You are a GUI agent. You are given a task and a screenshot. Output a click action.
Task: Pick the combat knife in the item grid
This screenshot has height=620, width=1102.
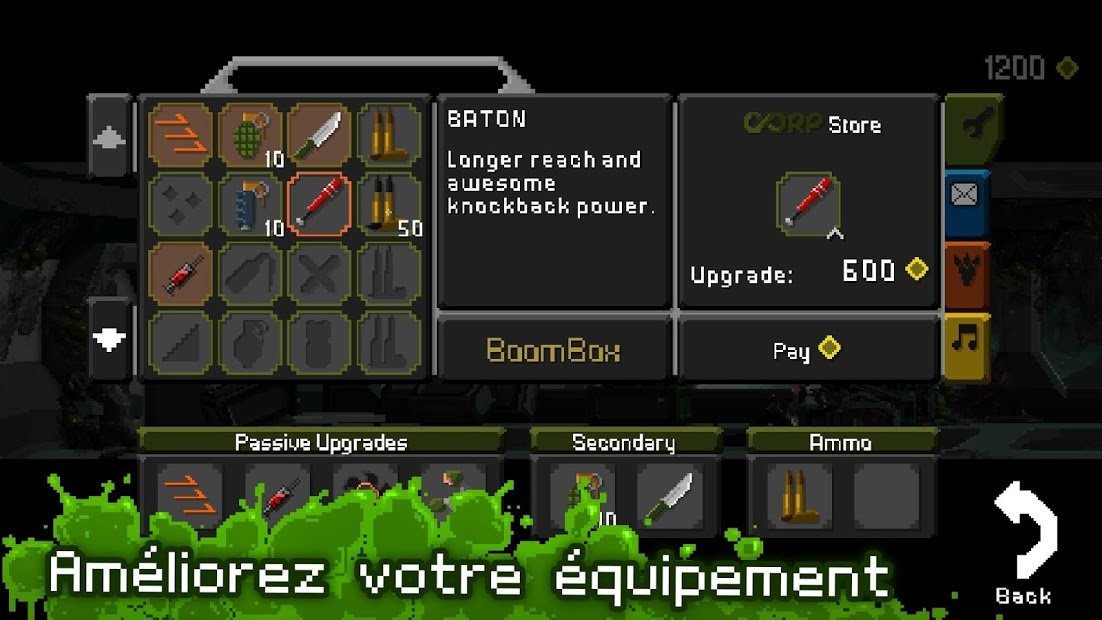pos(319,135)
